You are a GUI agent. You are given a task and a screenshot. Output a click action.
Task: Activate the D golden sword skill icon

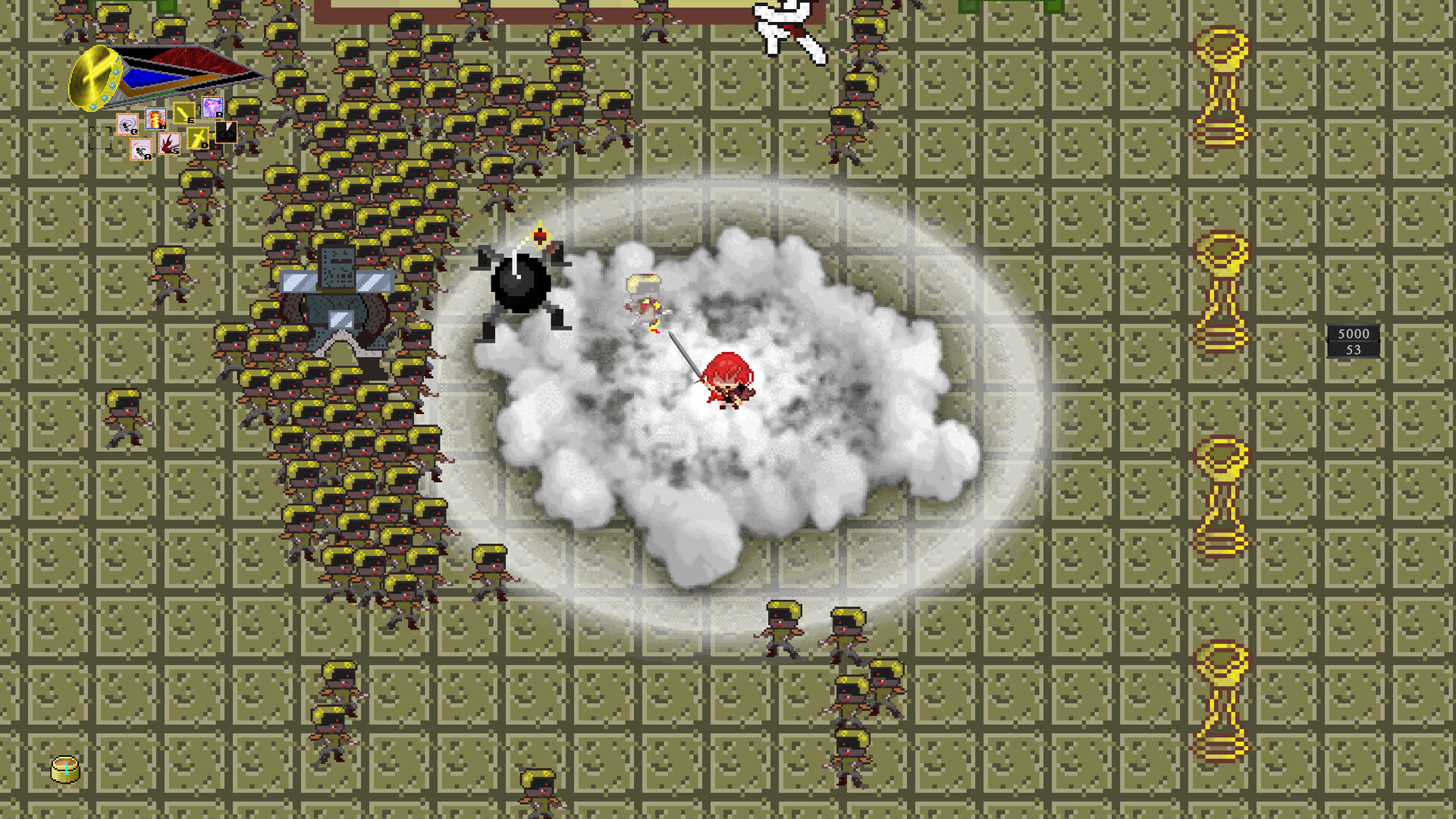point(199,138)
